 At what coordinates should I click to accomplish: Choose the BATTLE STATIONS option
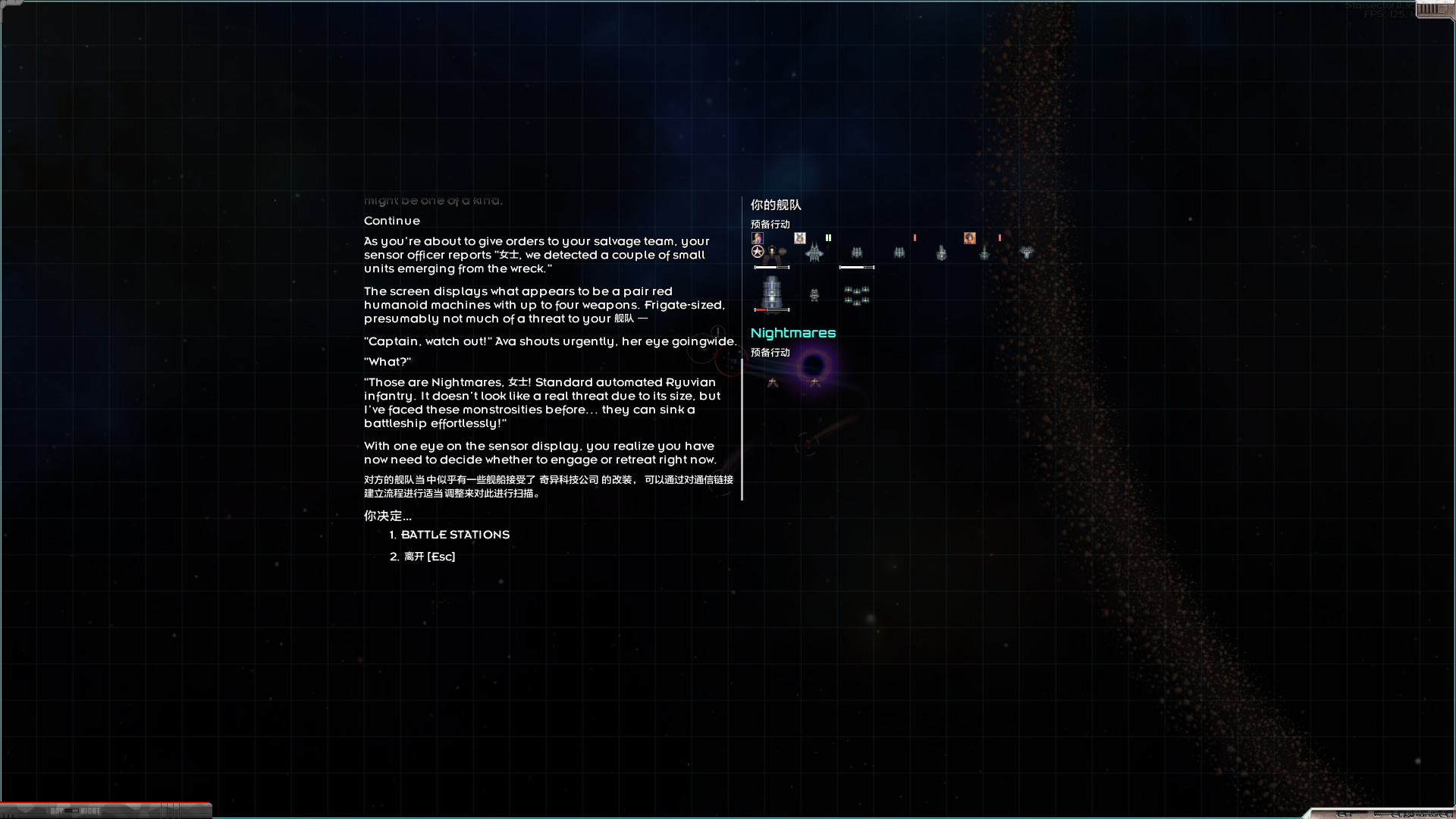pos(455,535)
